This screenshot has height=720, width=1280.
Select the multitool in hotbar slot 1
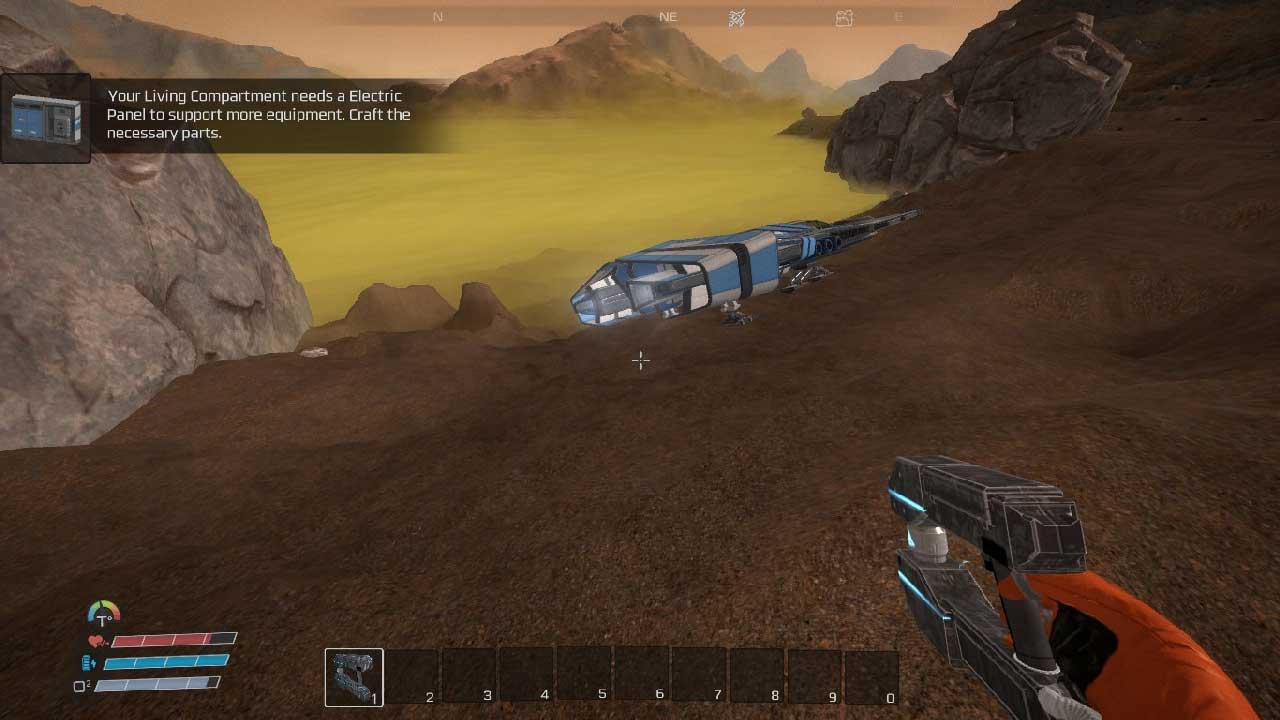[x=354, y=677]
